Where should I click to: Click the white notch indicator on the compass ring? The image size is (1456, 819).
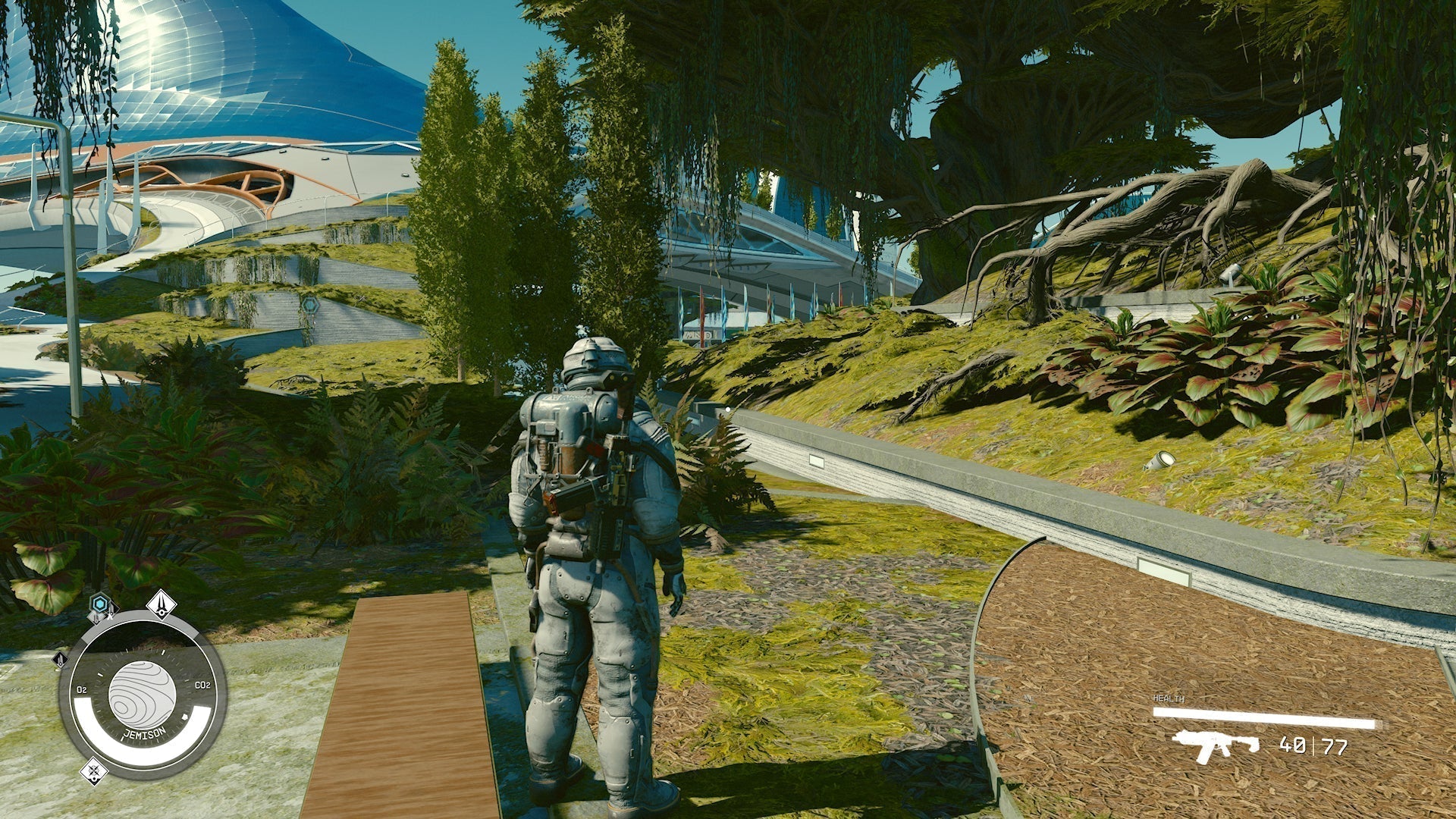(184, 716)
